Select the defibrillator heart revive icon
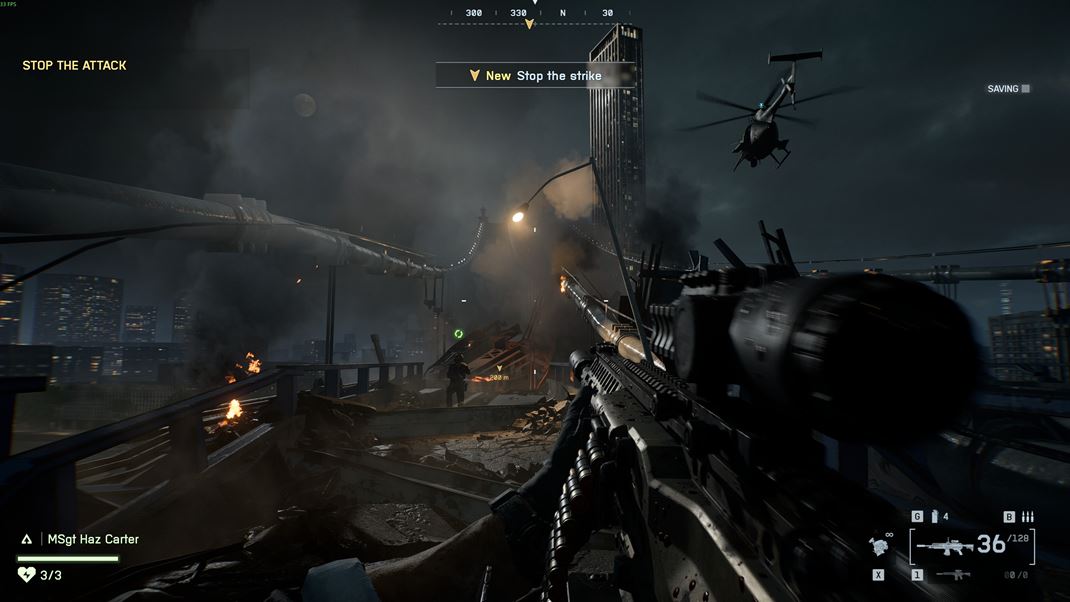The image size is (1070, 602). click(27, 574)
